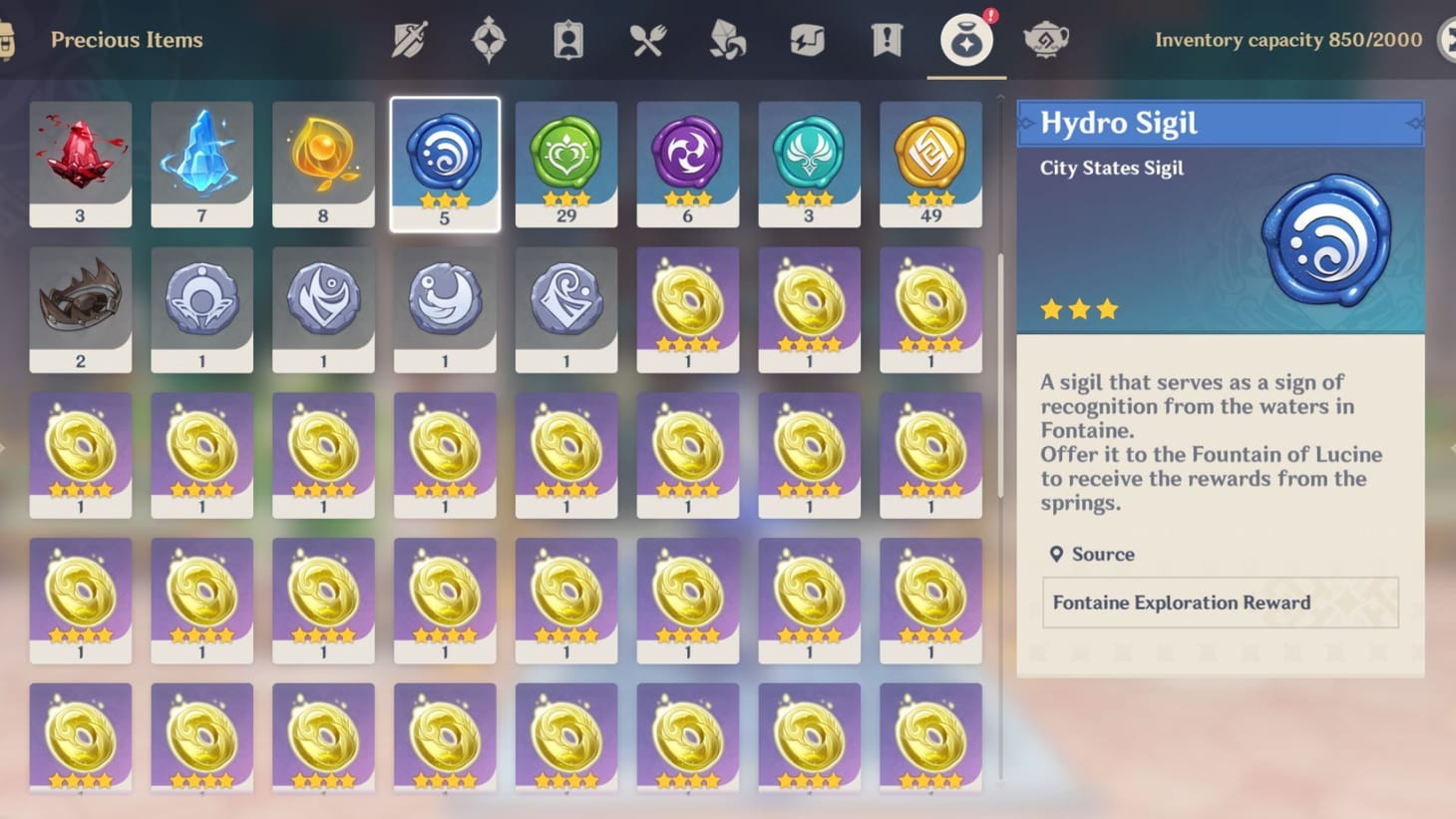Open the Weapons inventory tab
This screenshot has width=1456, height=819.
[x=409, y=40]
